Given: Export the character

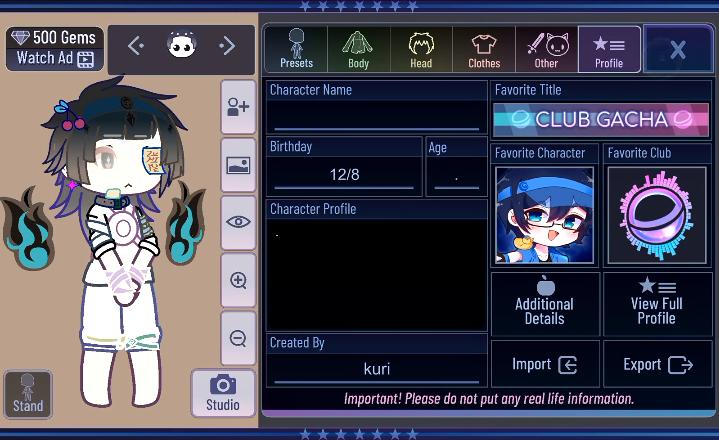Looking at the screenshot, I should 657,364.
